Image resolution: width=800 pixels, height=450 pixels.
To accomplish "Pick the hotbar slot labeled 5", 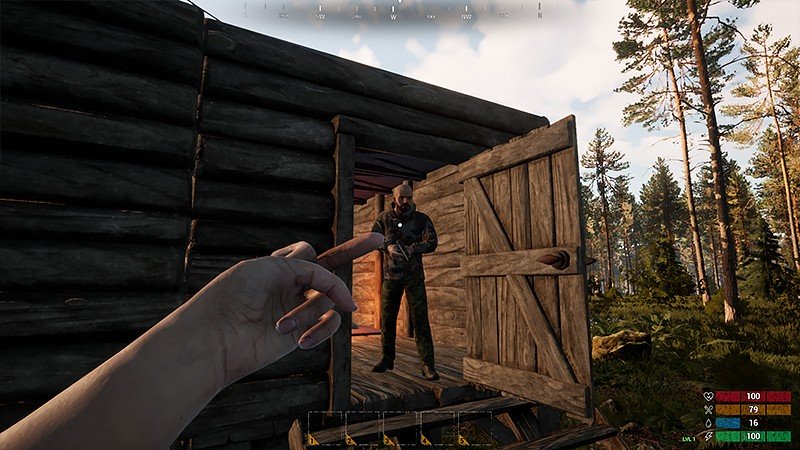I will click(x=474, y=428).
